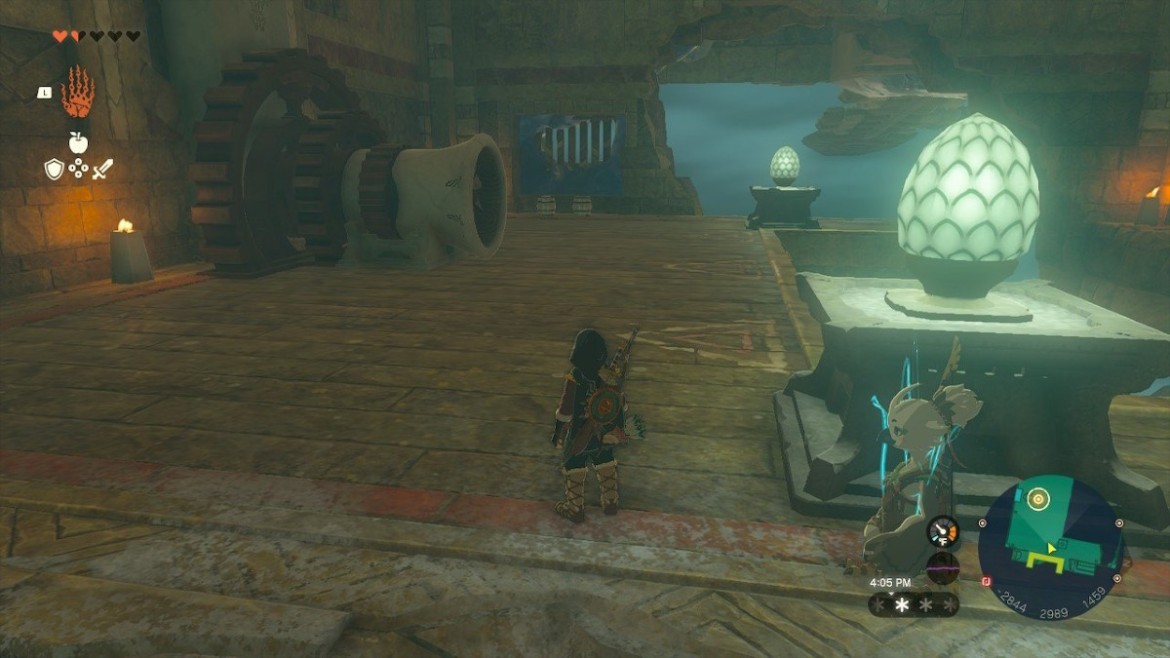This screenshot has height=658, width=1170.
Task: Select the yellow ring objective marker on minimap
Action: [x=1039, y=498]
